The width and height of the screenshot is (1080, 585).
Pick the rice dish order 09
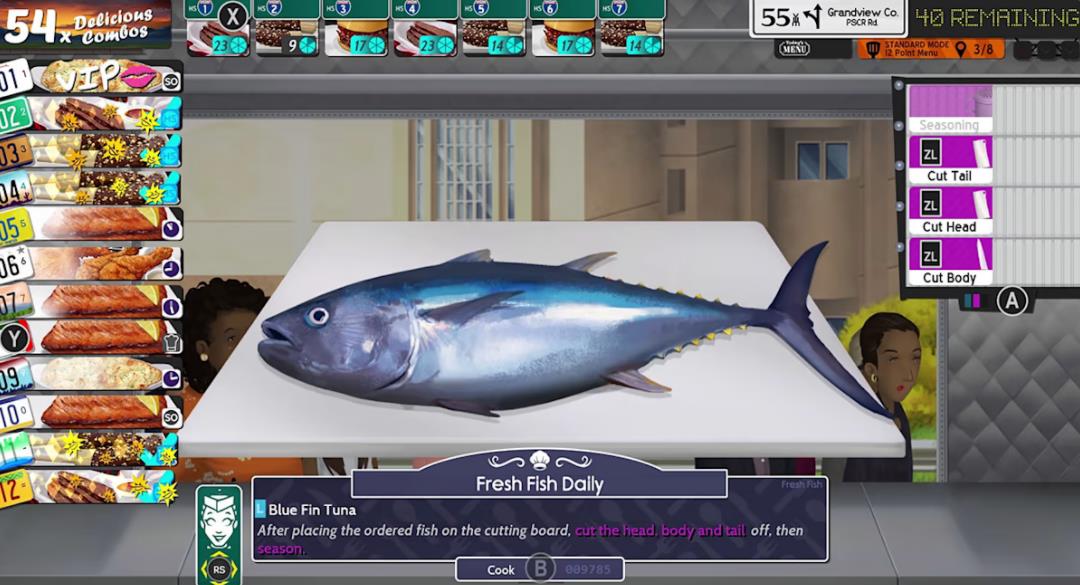pyautogui.click(x=95, y=375)
